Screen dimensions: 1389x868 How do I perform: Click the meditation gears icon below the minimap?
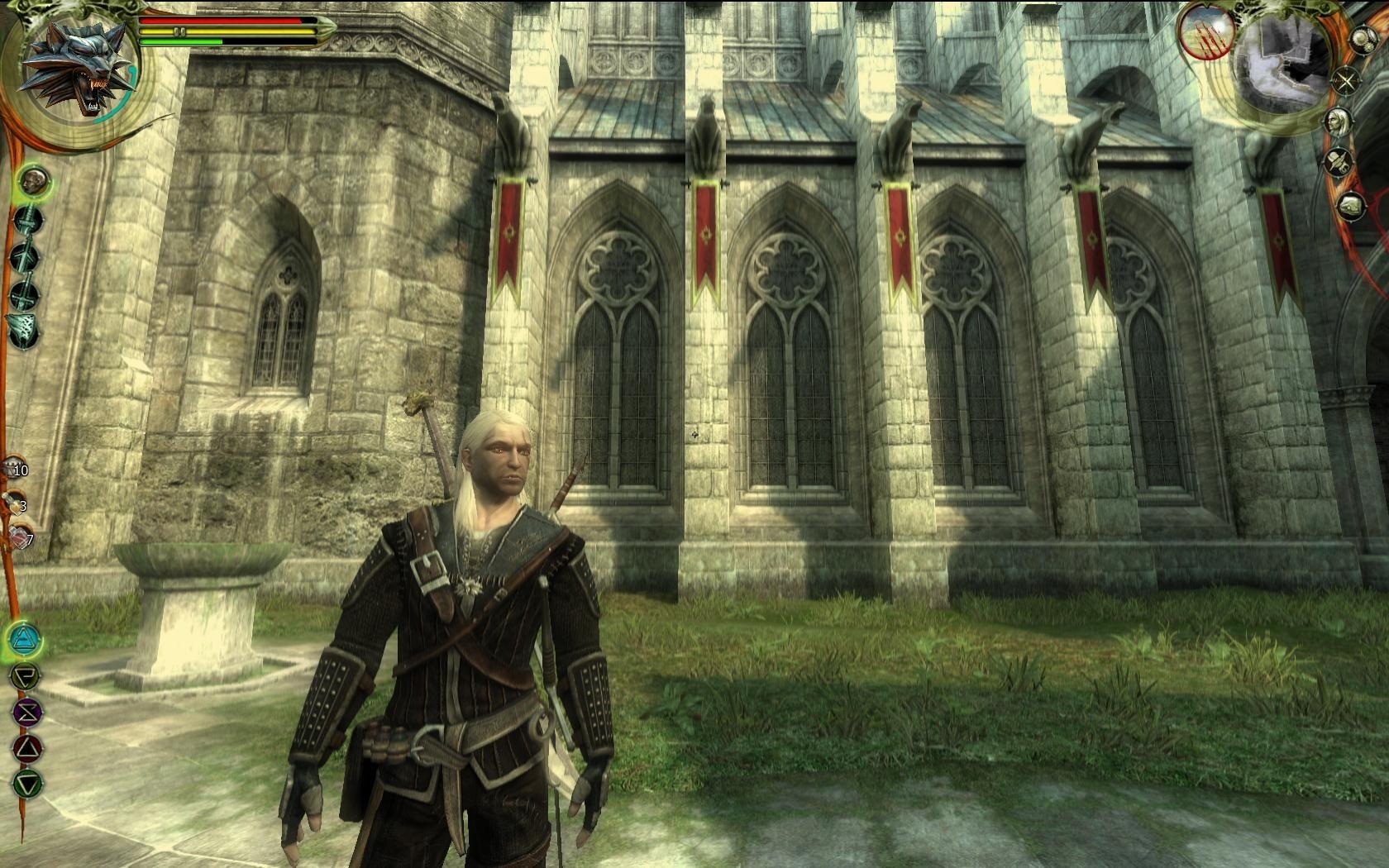tap(1365, 39)
